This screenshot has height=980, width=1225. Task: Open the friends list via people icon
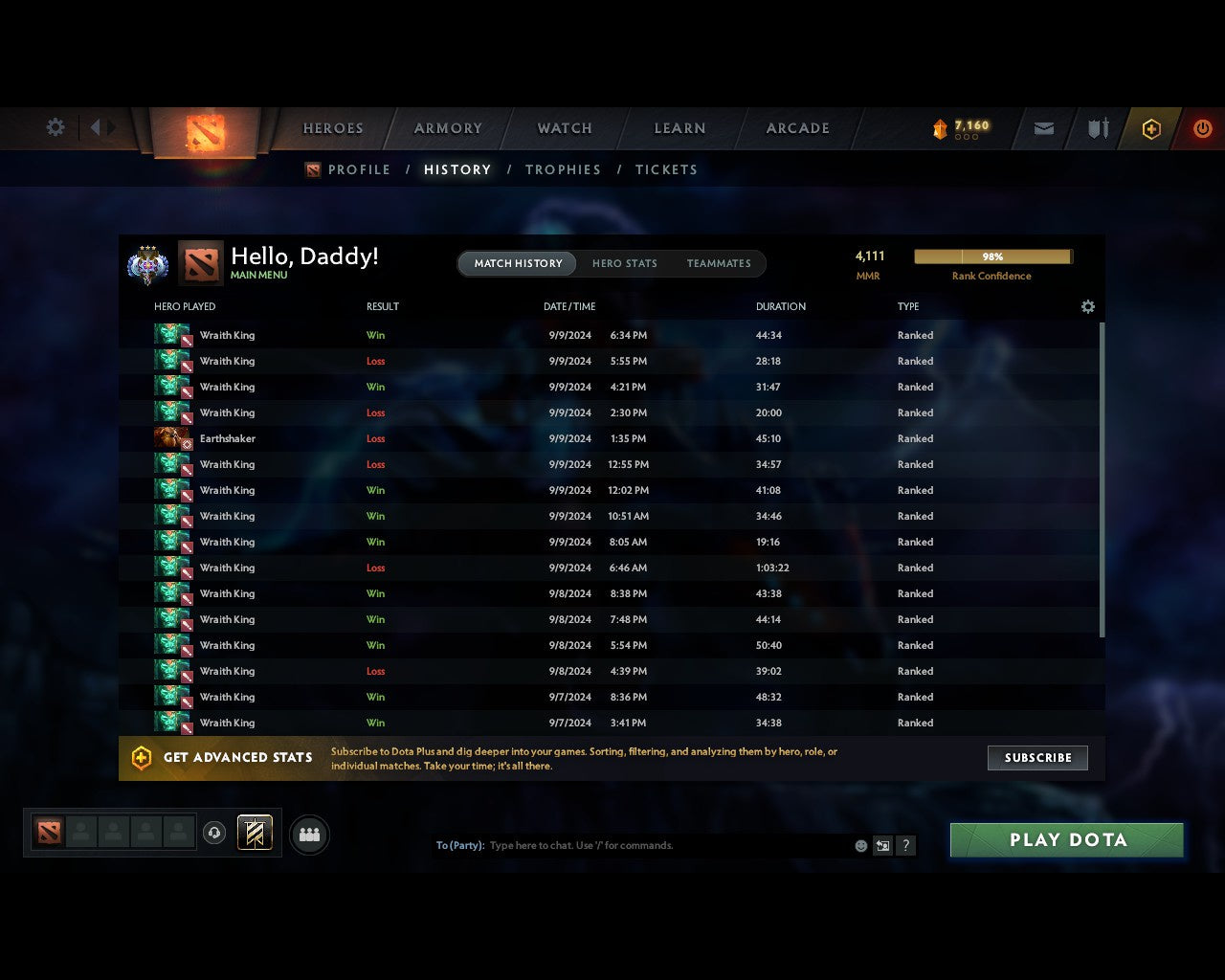(x=308, y=834)
